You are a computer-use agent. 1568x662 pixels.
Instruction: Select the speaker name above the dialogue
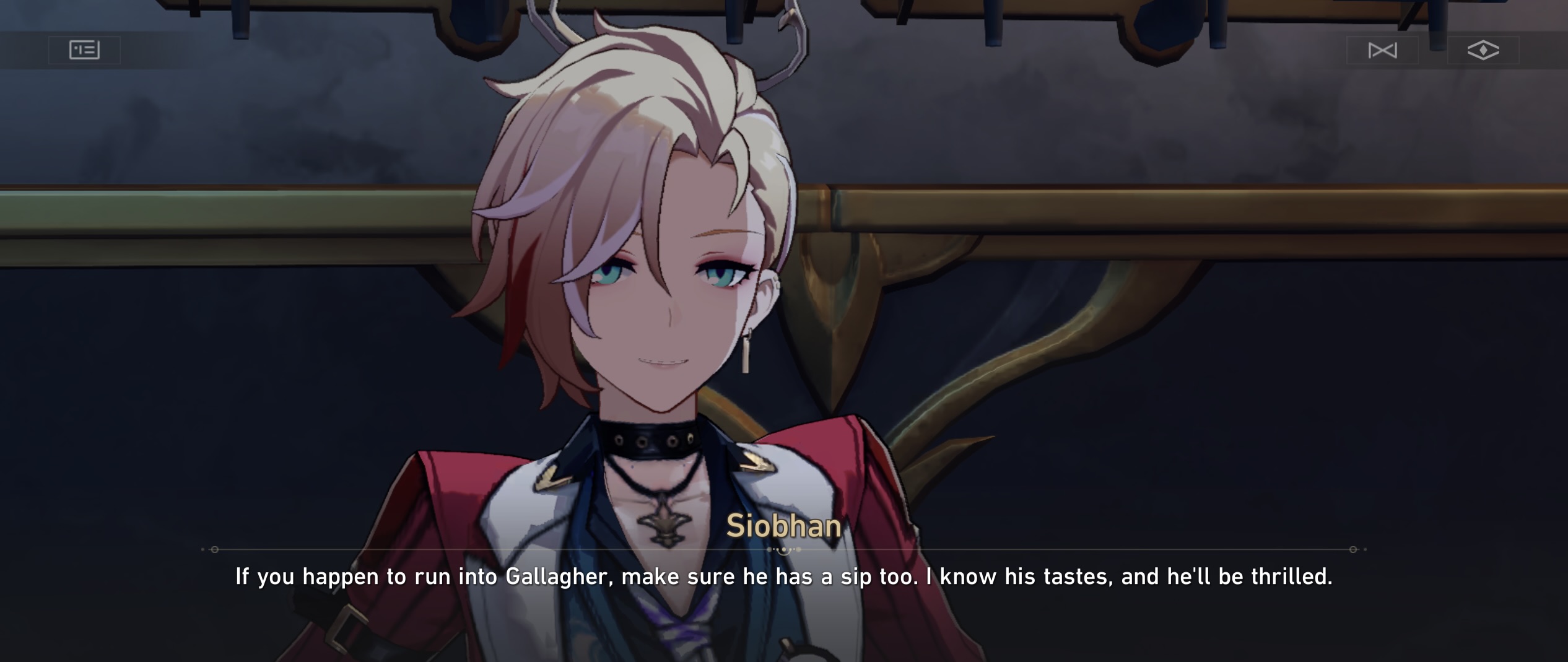click(x=784, y=527)
